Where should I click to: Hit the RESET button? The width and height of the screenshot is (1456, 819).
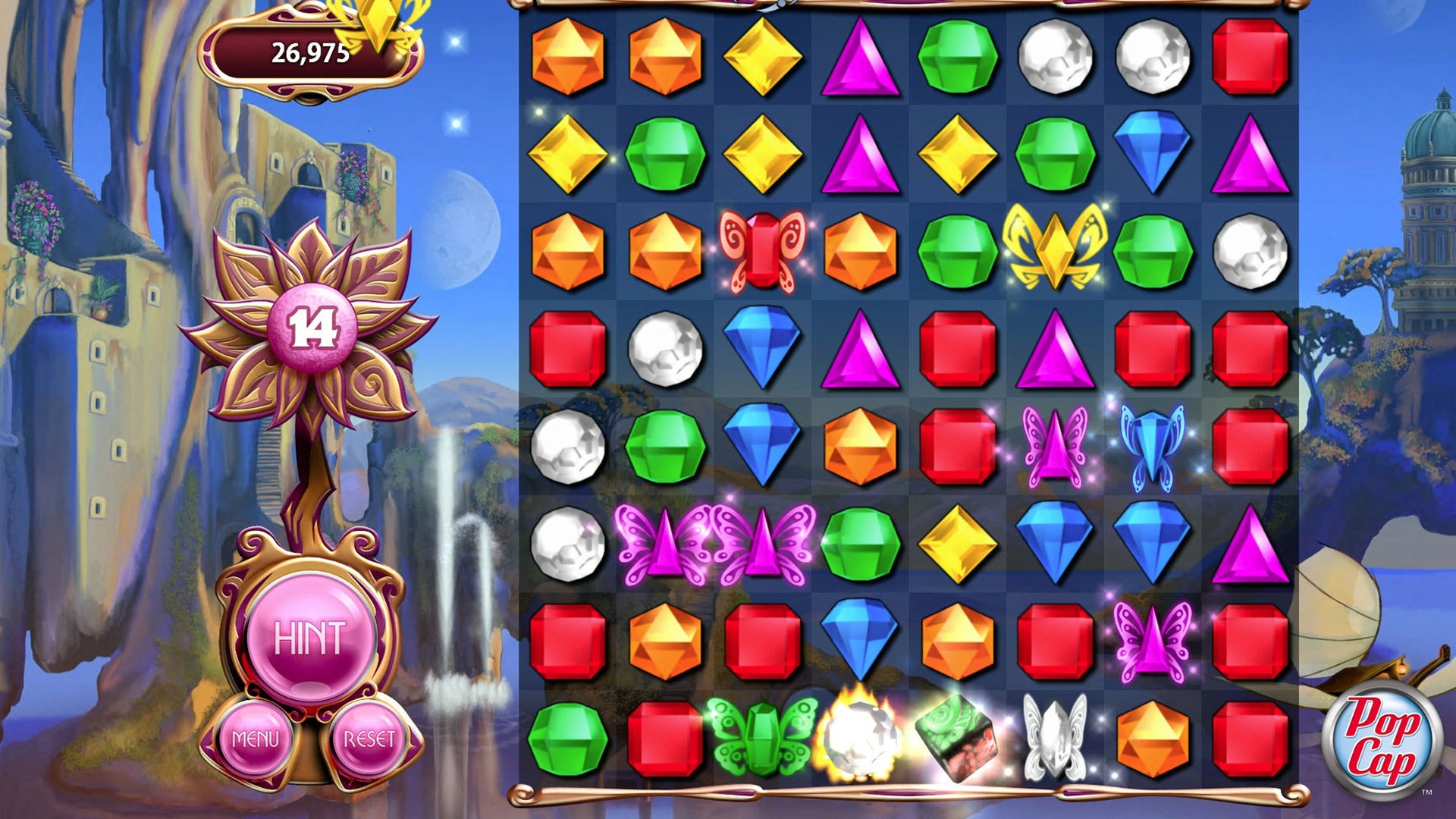pyautogui.click(x=369, y=739)
